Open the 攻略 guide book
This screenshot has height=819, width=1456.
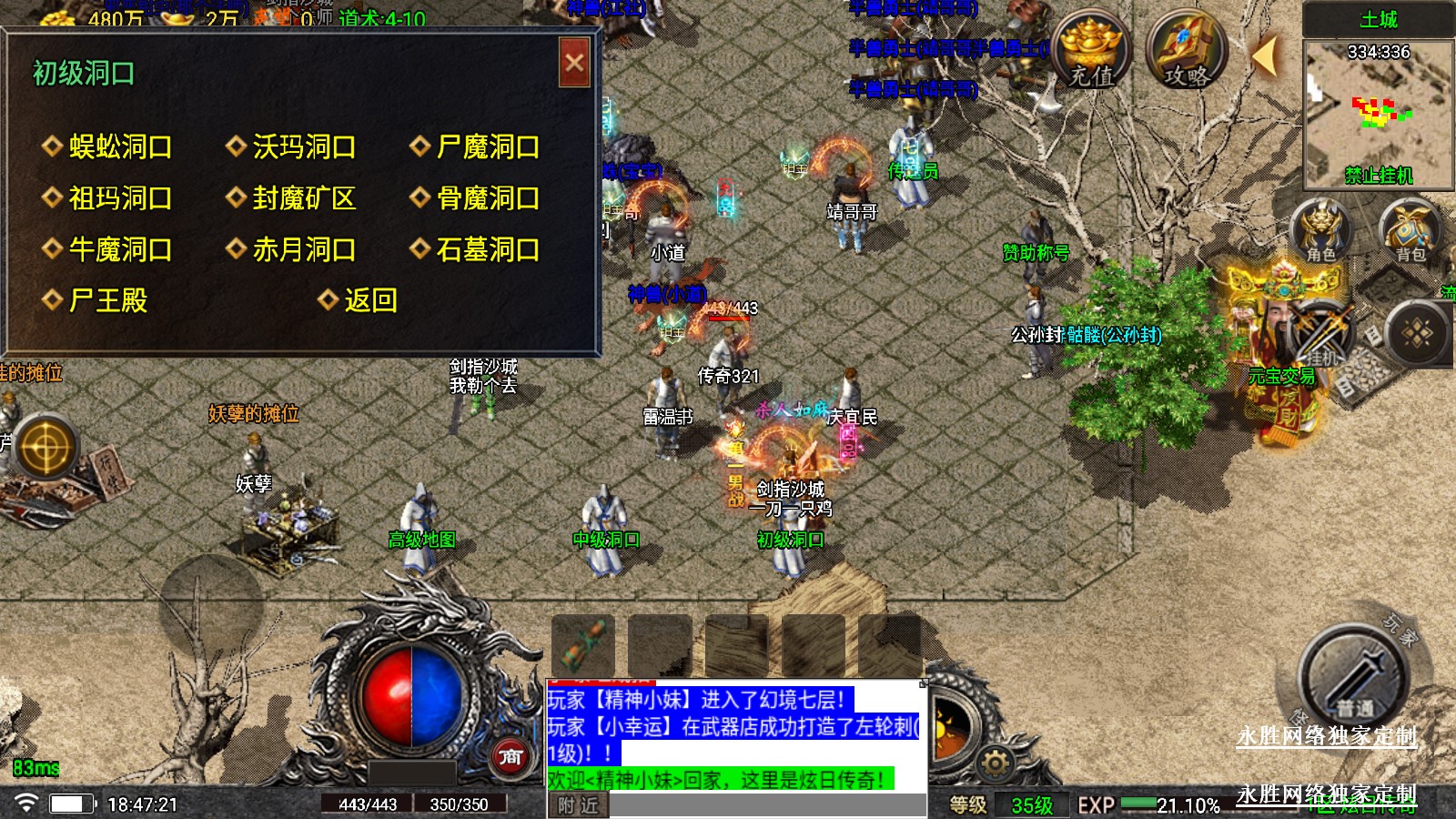1186,51
